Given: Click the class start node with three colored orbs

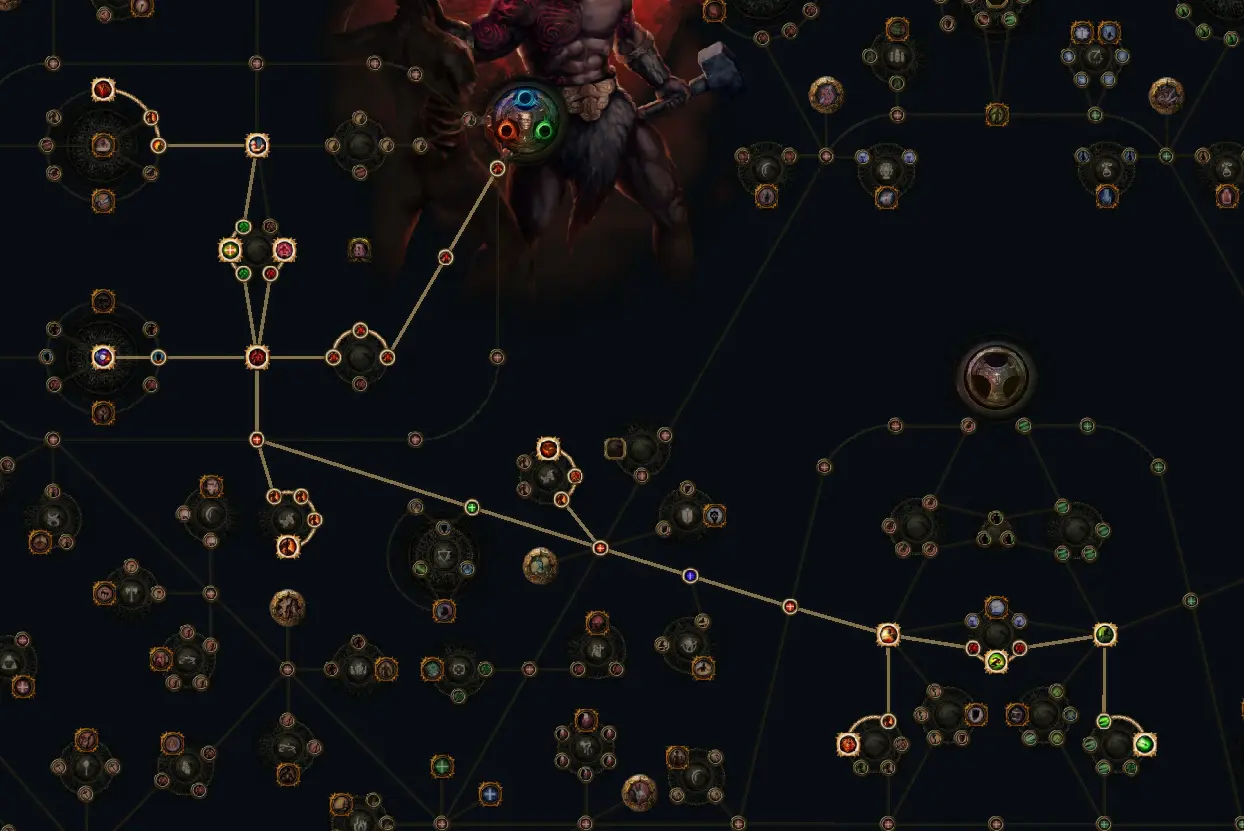Looking at the screenshot, I should pyautogui.click(x=524, y=118).
